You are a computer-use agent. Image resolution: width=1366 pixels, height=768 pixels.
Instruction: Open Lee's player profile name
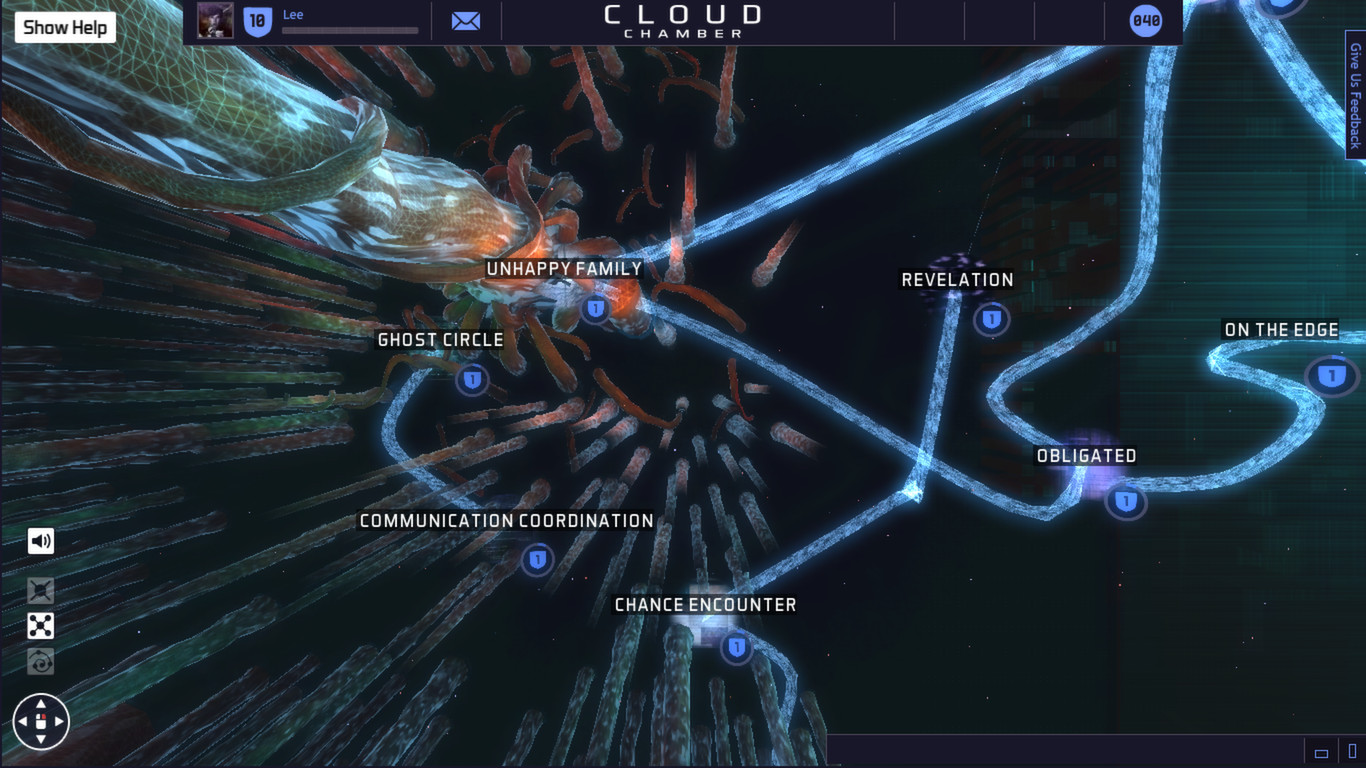click(293, 14)
